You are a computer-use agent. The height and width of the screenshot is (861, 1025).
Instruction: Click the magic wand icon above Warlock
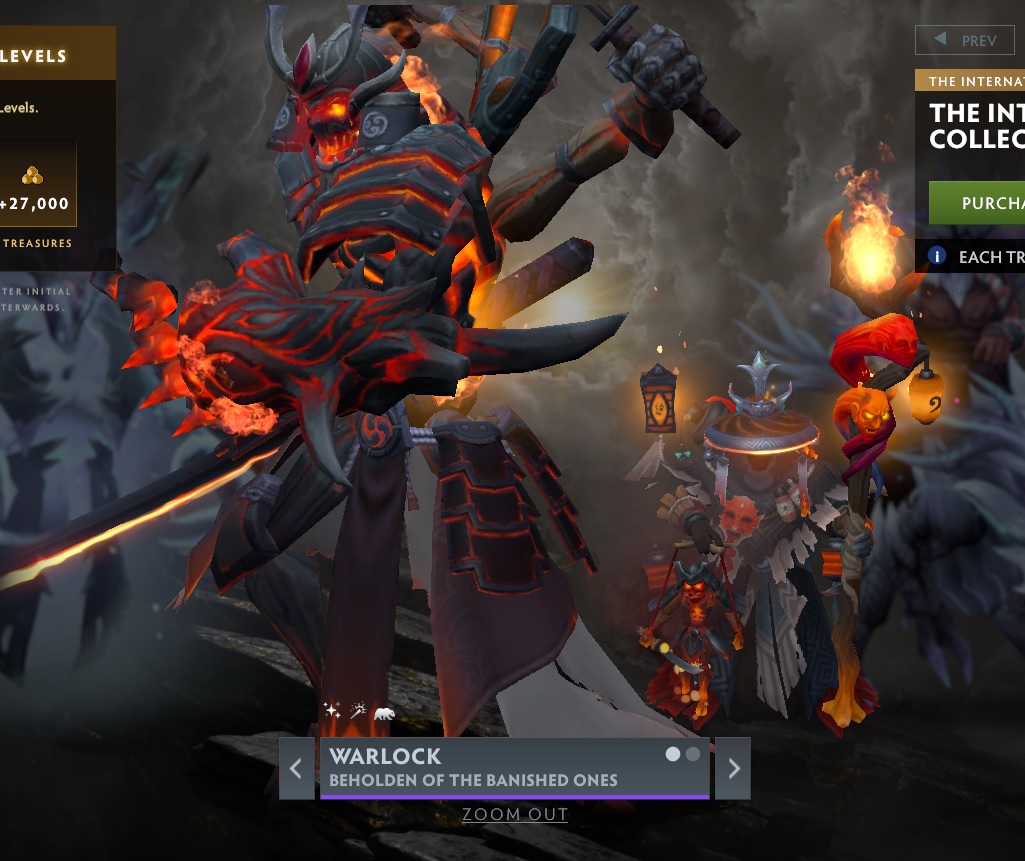(x=358, y=711)
